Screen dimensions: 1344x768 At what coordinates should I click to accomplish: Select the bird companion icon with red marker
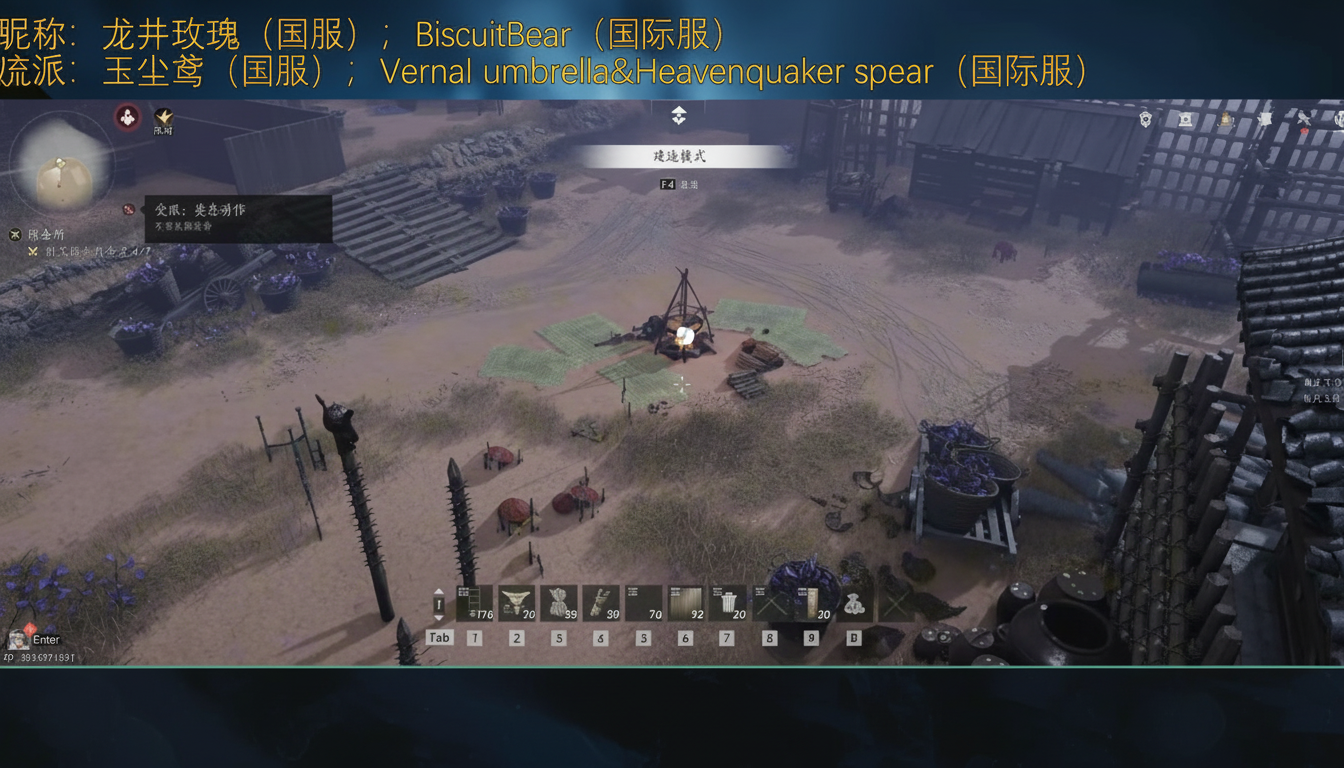tap(1305, 120)
